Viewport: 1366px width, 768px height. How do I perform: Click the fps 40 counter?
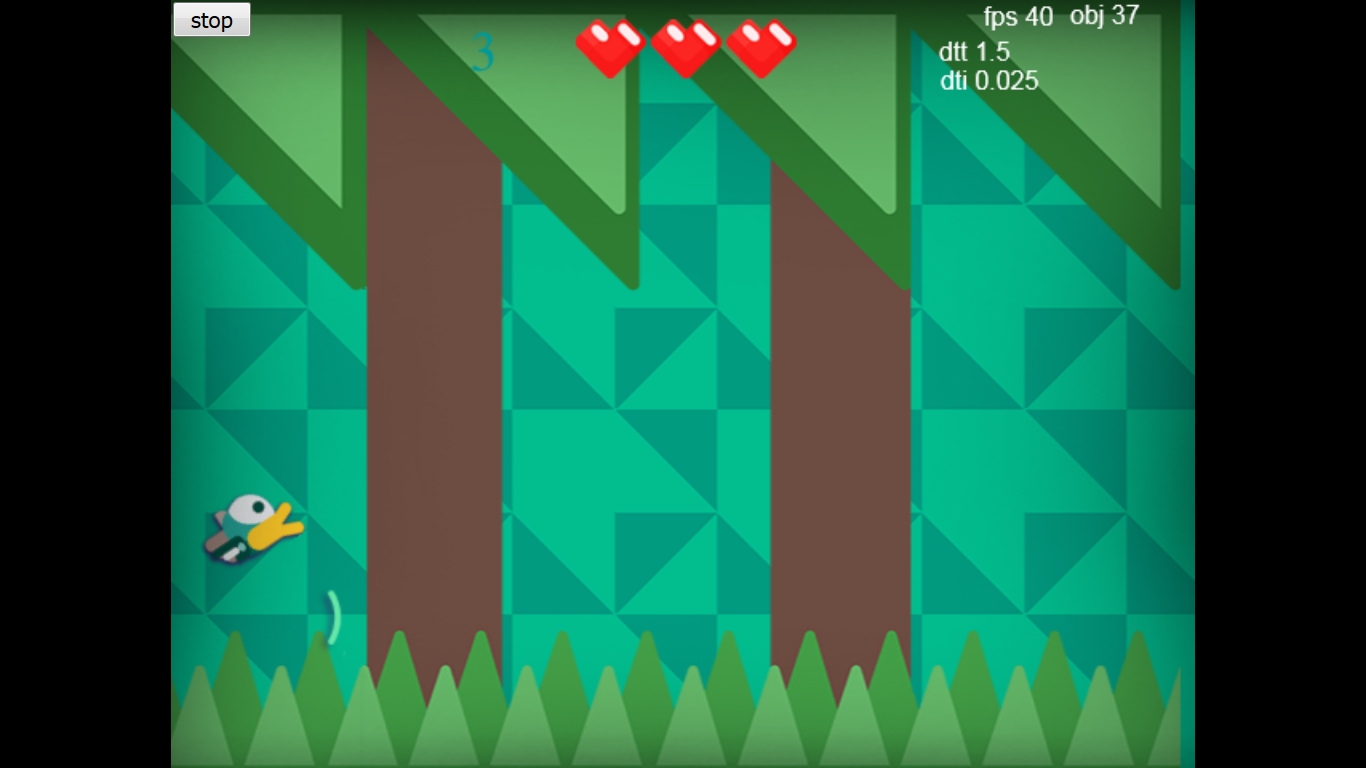[x=1018, y=17]
